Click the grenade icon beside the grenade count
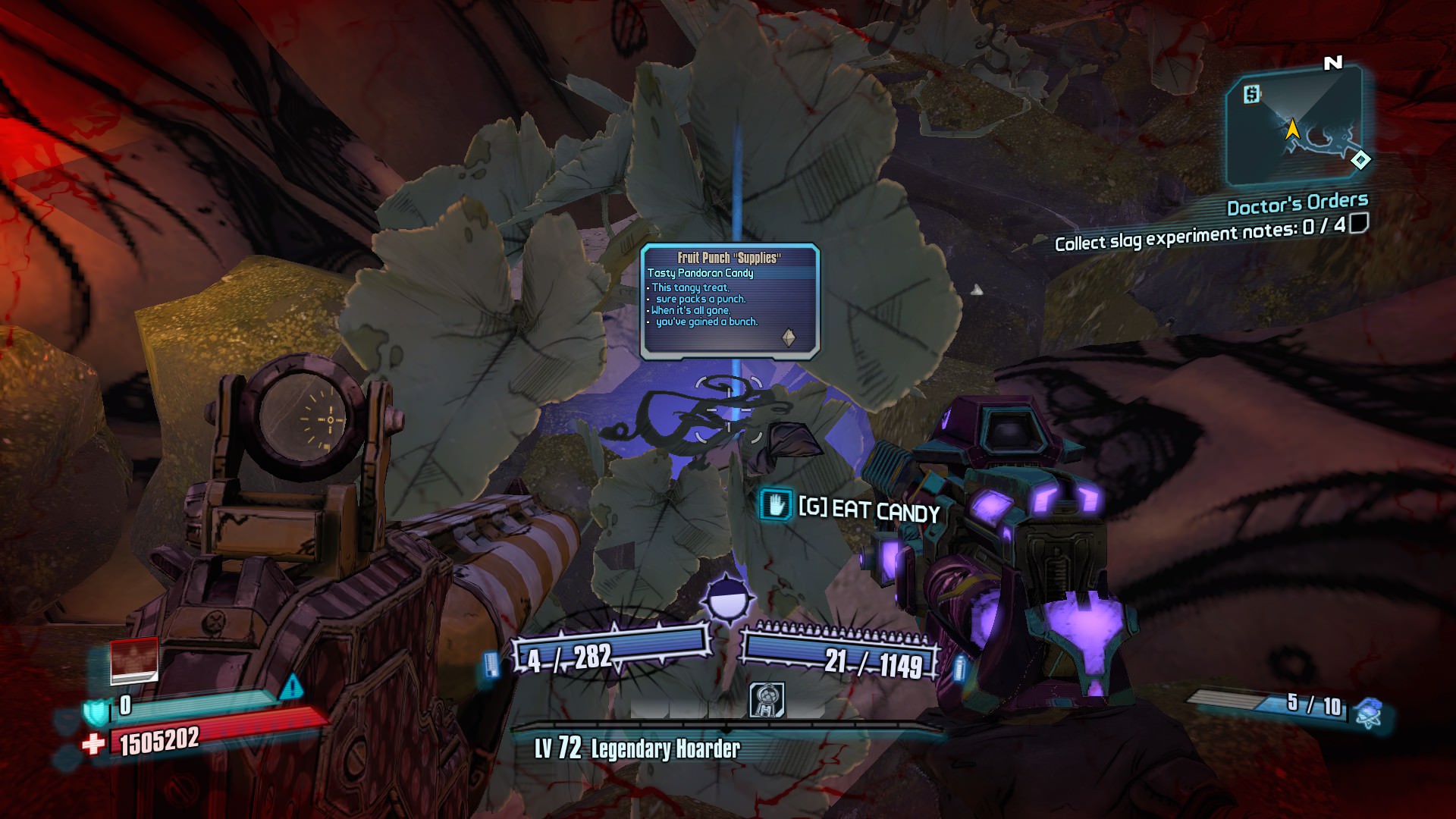The height and width of the screenshot is (819, 1456). coord(1369,712)
